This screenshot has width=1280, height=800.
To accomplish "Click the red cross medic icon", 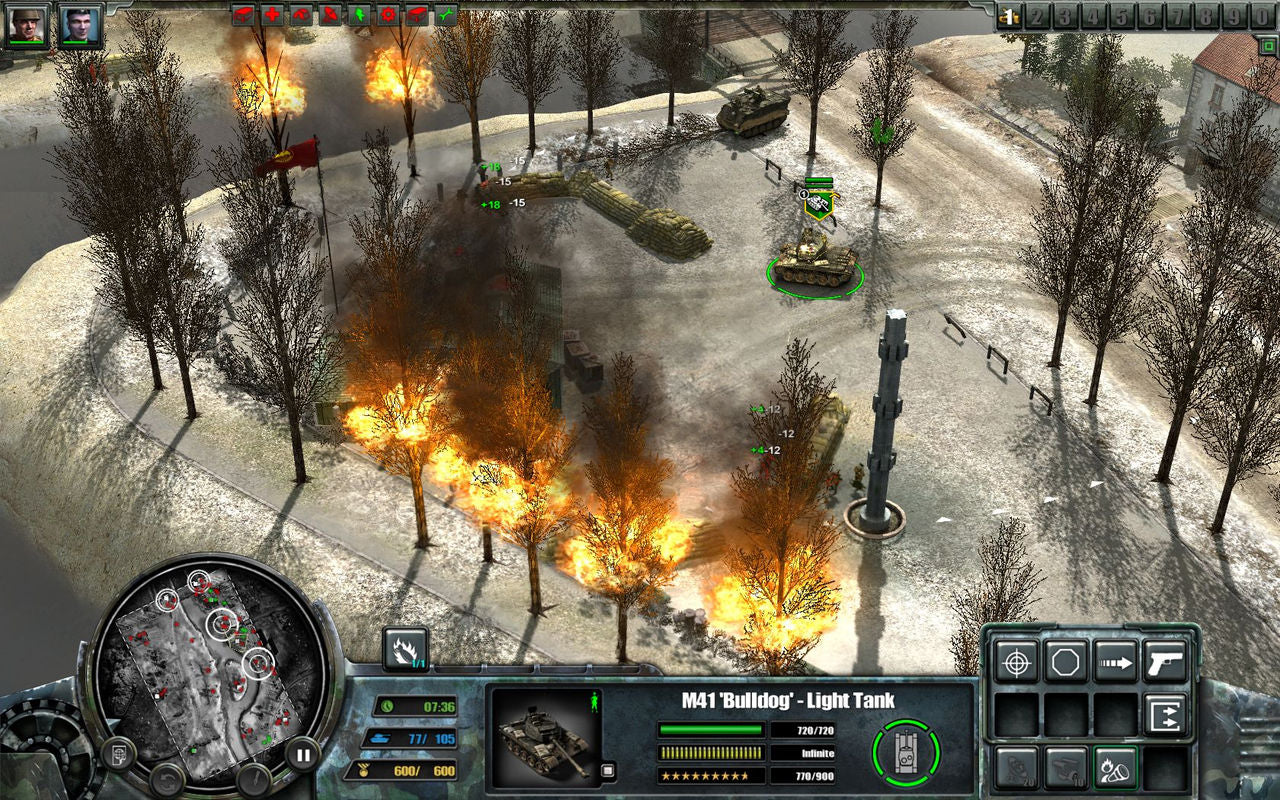I will (x=271, y=15).
